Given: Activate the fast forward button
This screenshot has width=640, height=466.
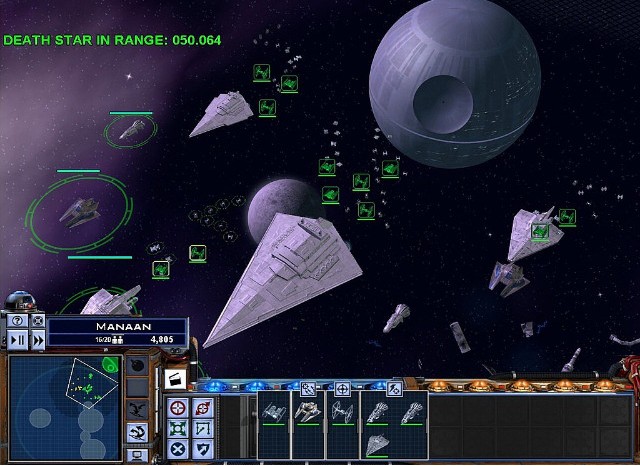Looking at the screenshot, I should click(x=37, y=340).
